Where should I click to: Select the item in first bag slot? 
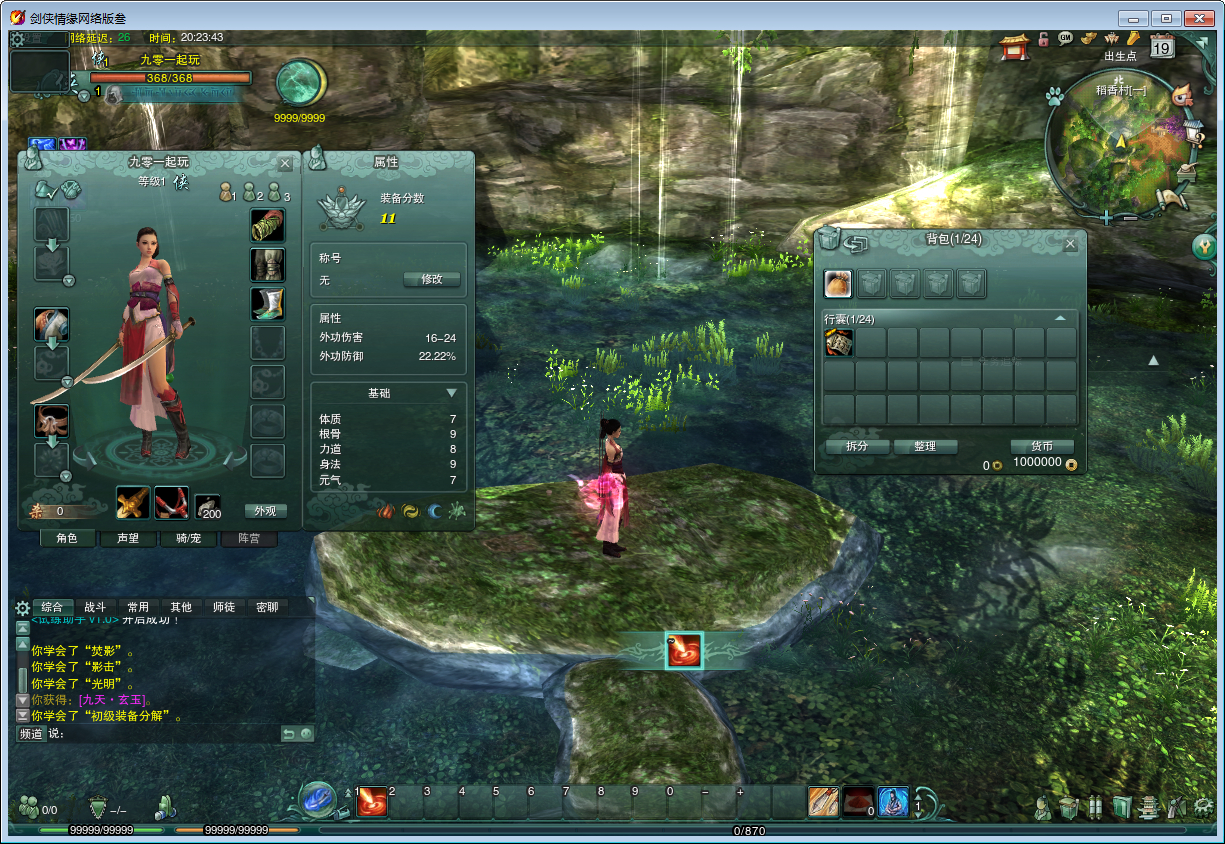(838, 343)
